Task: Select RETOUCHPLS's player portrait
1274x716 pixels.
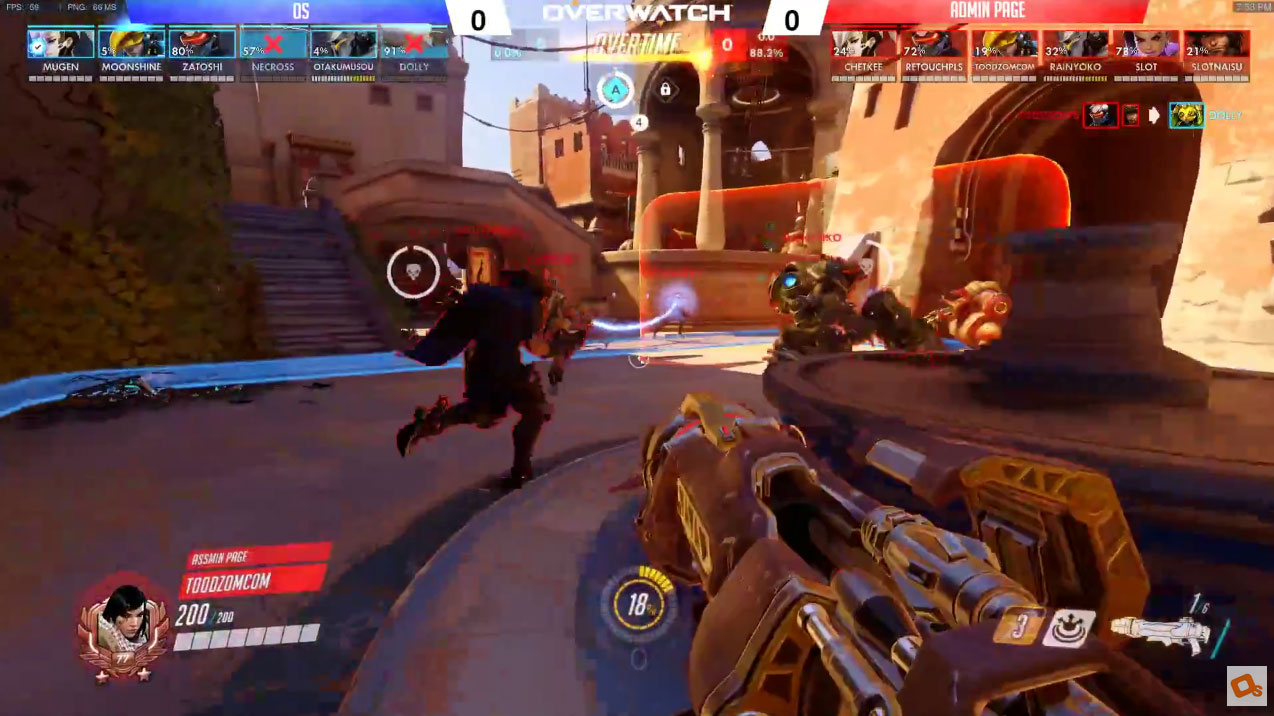Action: (933, 44)
